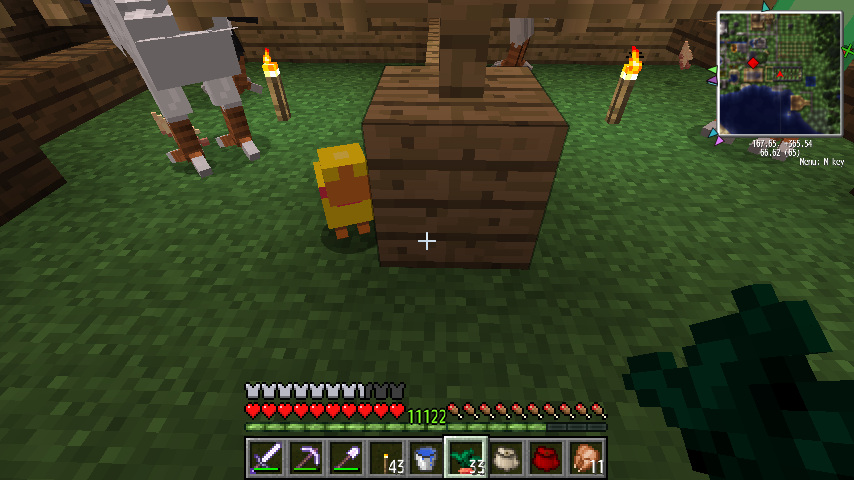Select the cooked chicken stack of 11
This screenshot has height=480, width=854.
click(586, 458)
